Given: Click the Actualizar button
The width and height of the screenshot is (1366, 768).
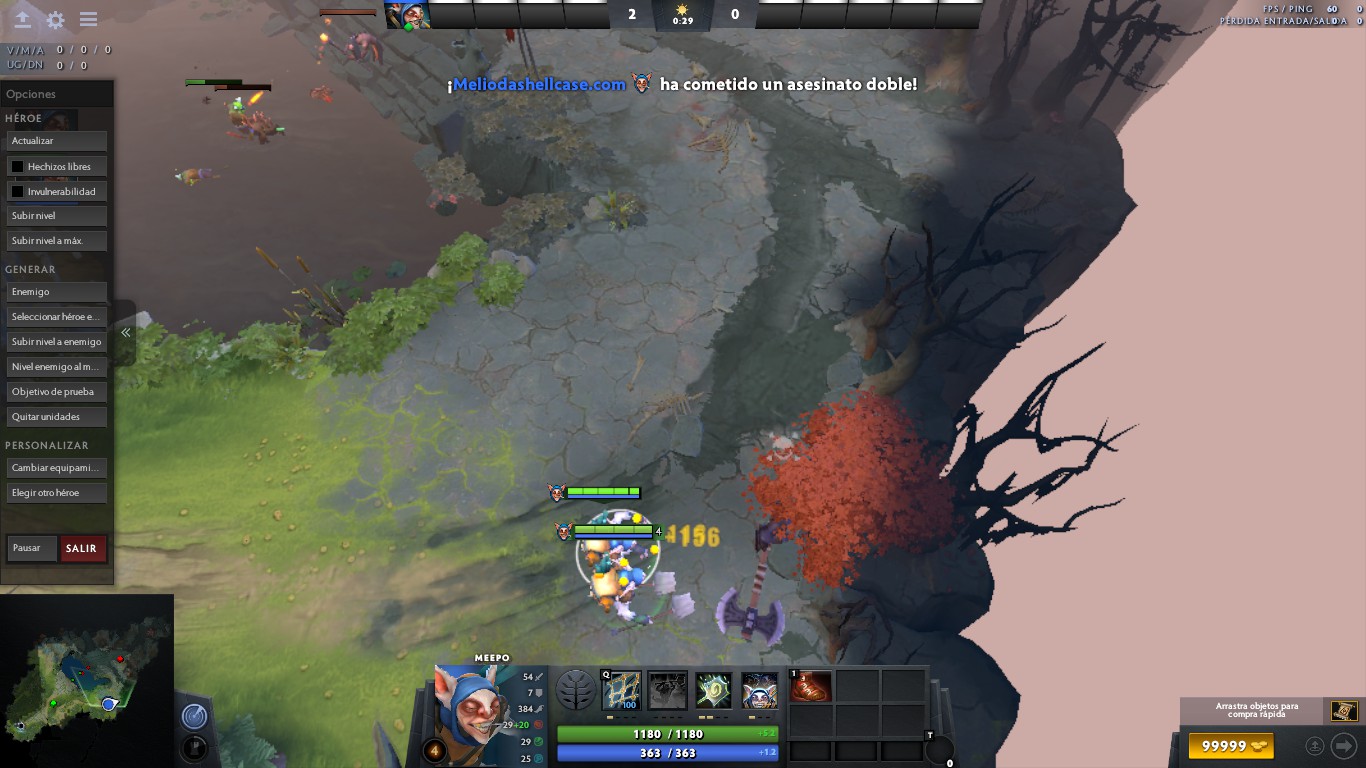Looking at the screenshot, I should click(x=56, y=141).
